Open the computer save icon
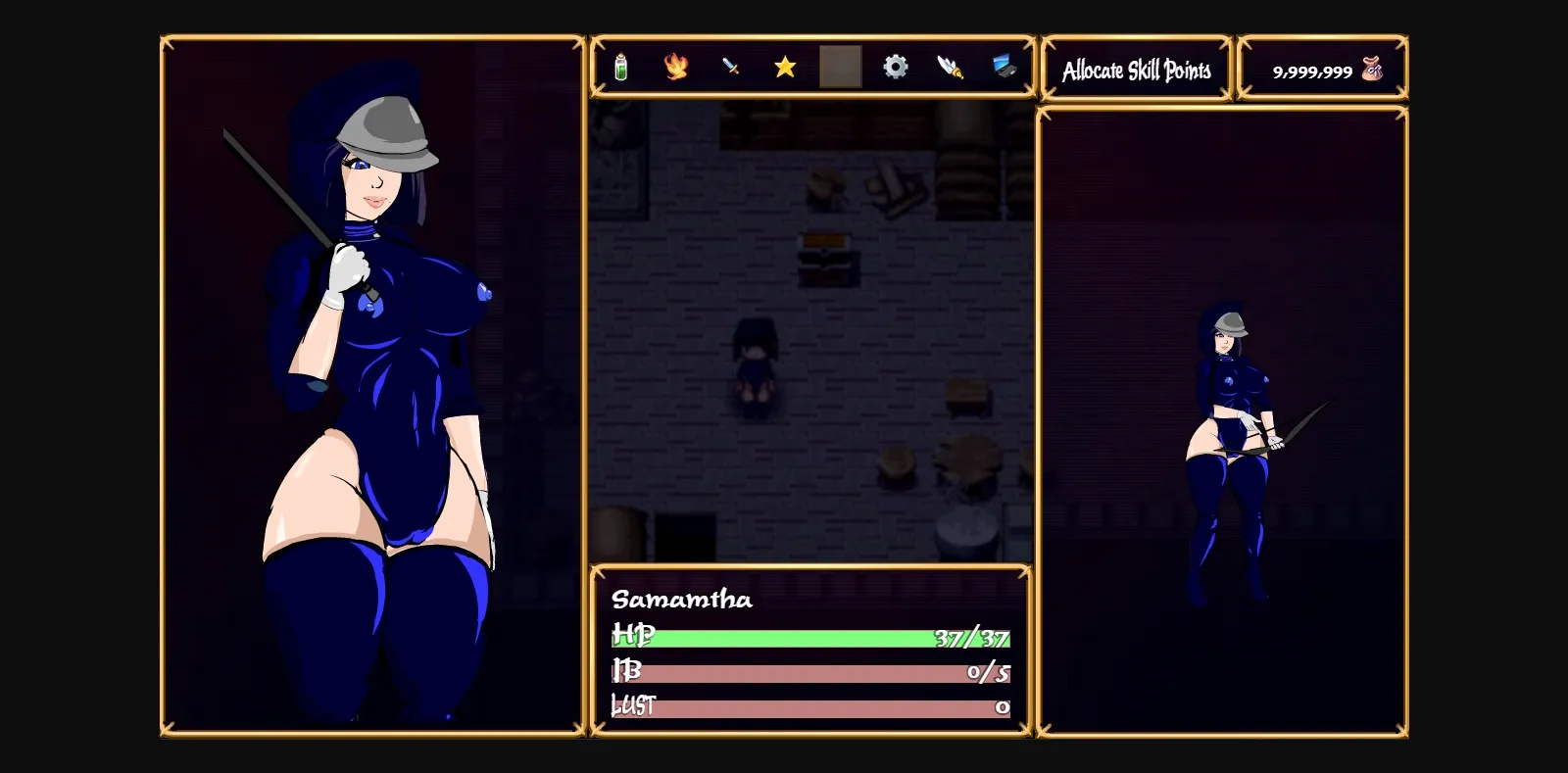The height and width of the screenshot is (773, 1568). (x=1003, y=67)
